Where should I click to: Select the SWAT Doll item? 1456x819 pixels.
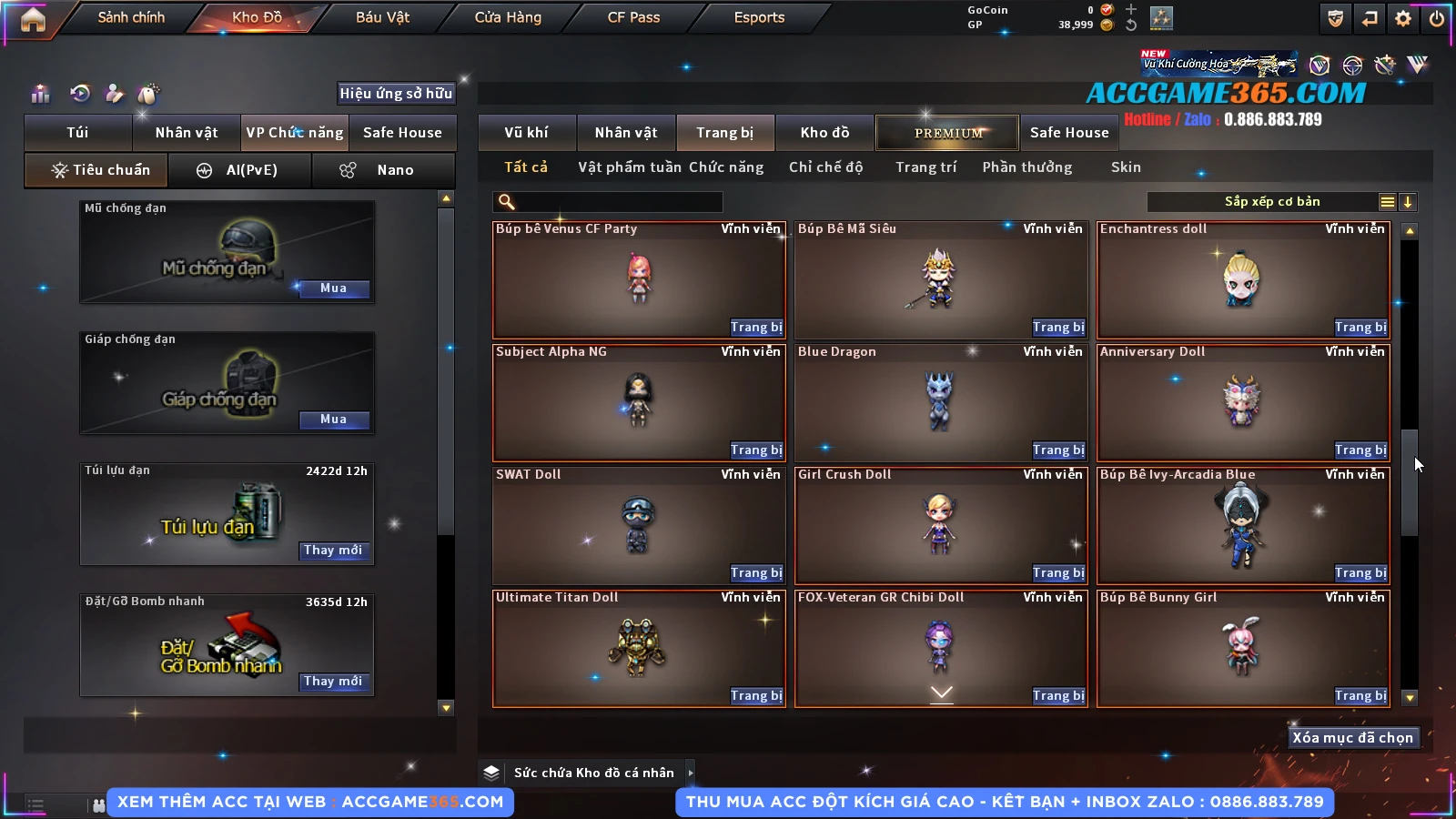[x=637, y=523]
